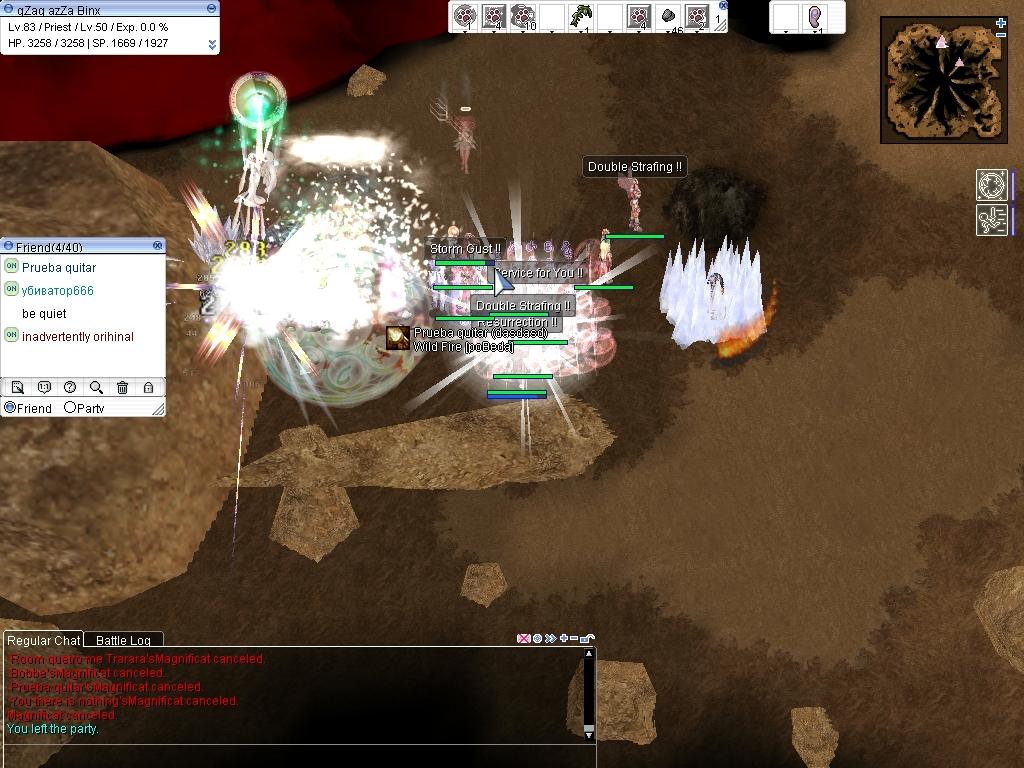
Task: Click the trash can delete-friend button
Action: pos(122,388)
